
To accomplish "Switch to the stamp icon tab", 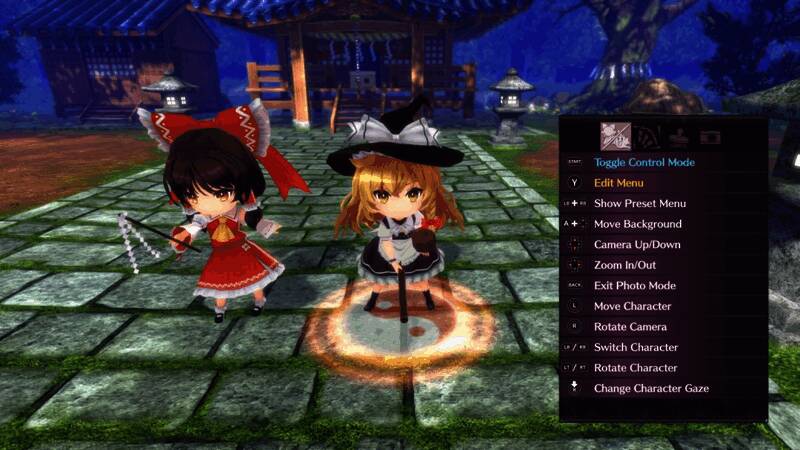I will click(x=679, y=135).
